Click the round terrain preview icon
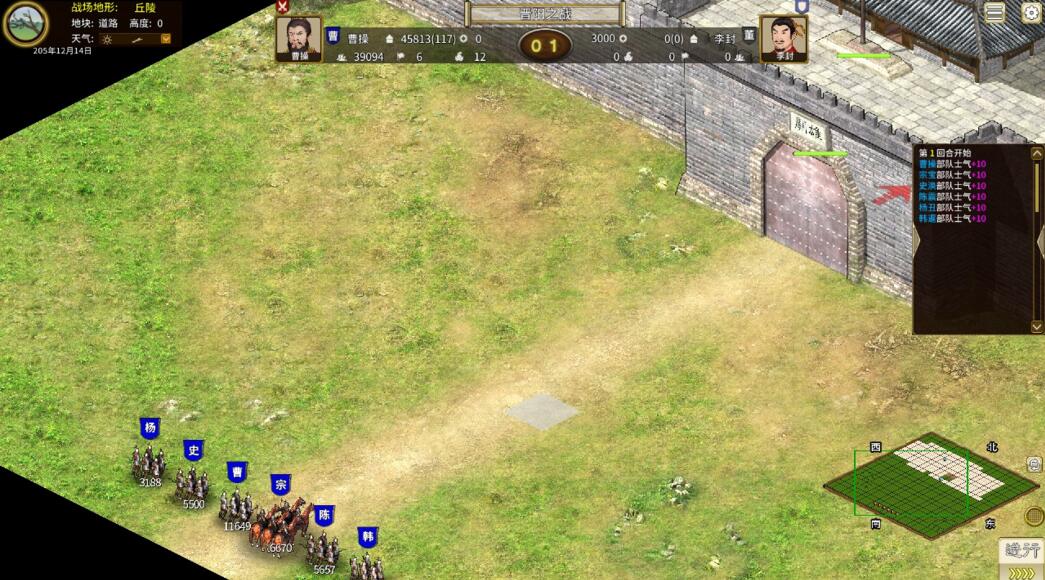 [x=25, y=23]
